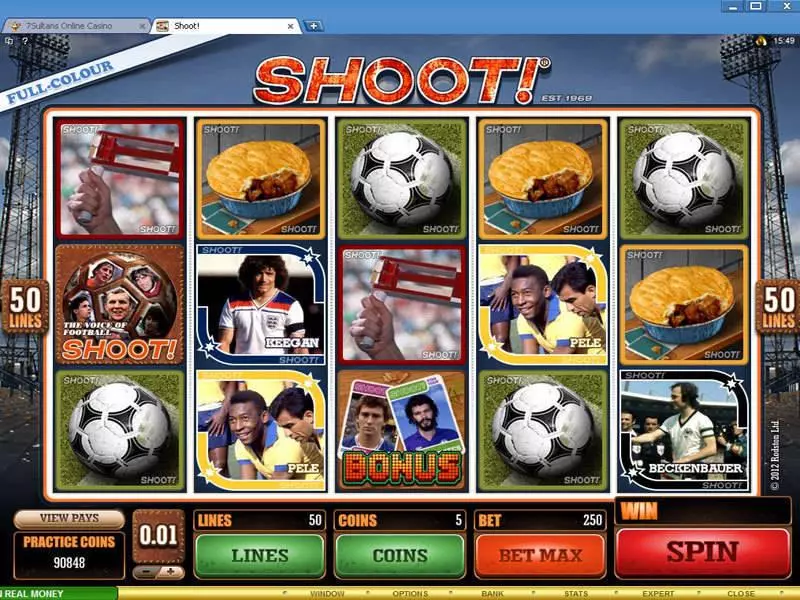Open the WINDOW menu
Image resolution: width=800 pixels, height=600 pixels.
pos(326,593)
